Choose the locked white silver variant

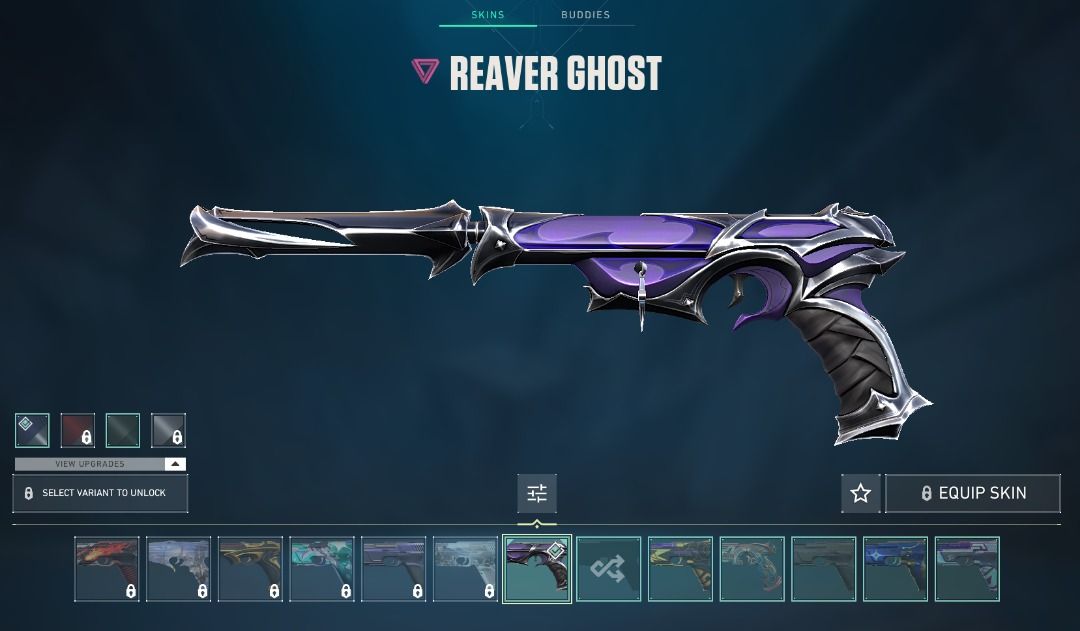[x=168, y=430]
